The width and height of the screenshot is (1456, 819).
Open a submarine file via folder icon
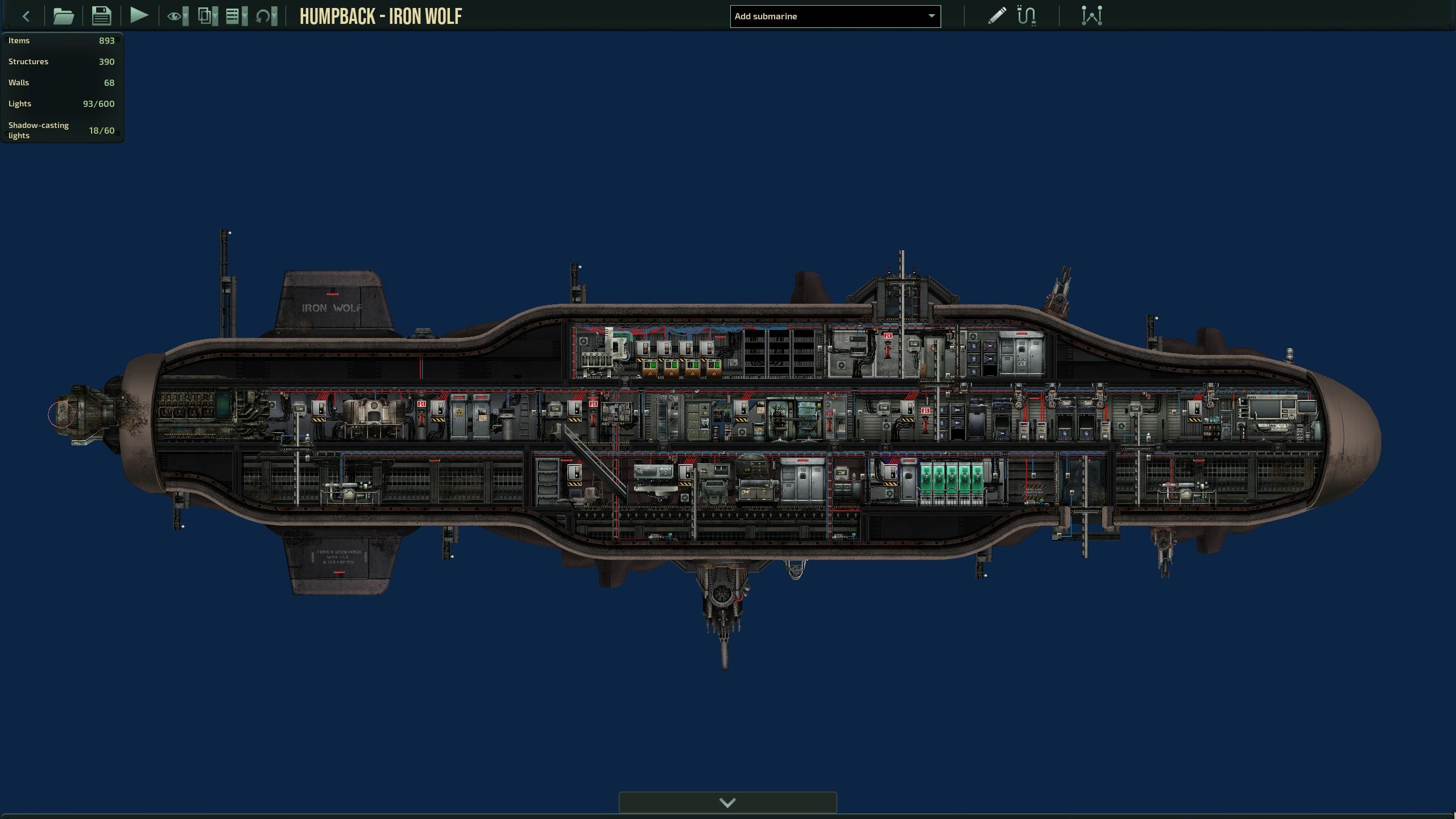pos(63,16)
